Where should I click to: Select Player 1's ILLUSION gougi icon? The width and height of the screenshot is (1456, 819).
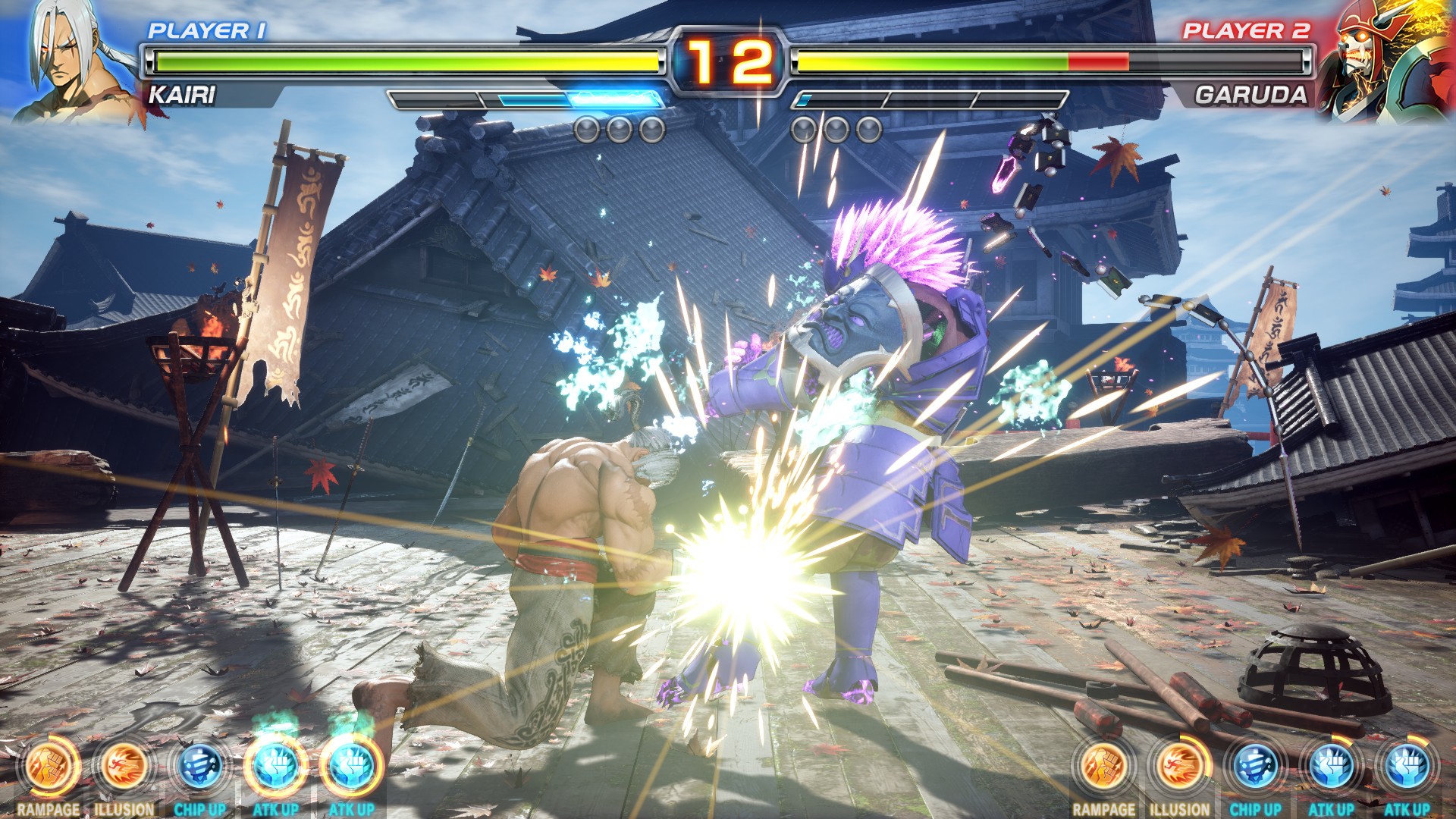[124, 767]
